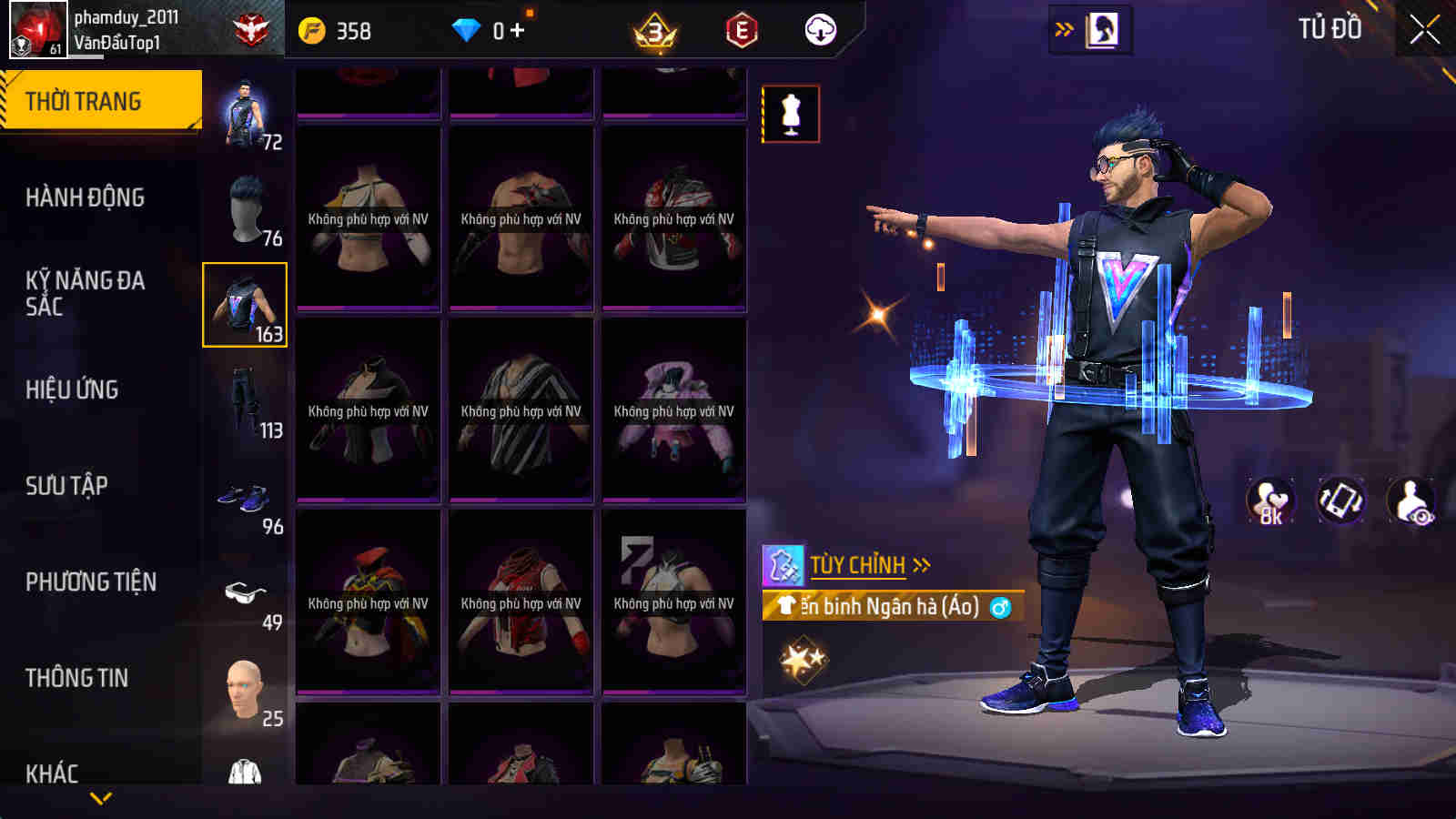1456x819 pixels.
Task: Select the hair thumbnail labeled 76
Action: pyautogui.click(x=244, y=208)
